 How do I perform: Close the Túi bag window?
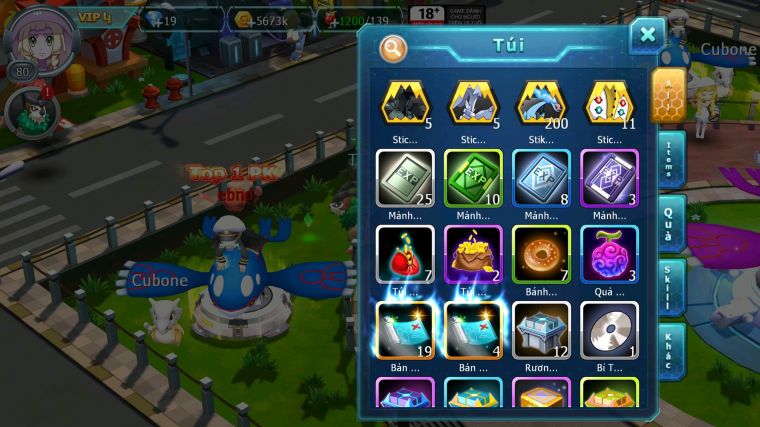647,35
